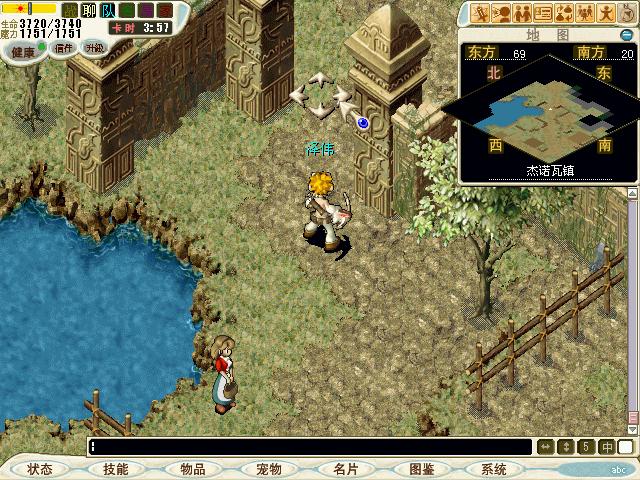Toggle the 队 team mode icon
The height and width of the screenshot is (480, 640).
108,10
